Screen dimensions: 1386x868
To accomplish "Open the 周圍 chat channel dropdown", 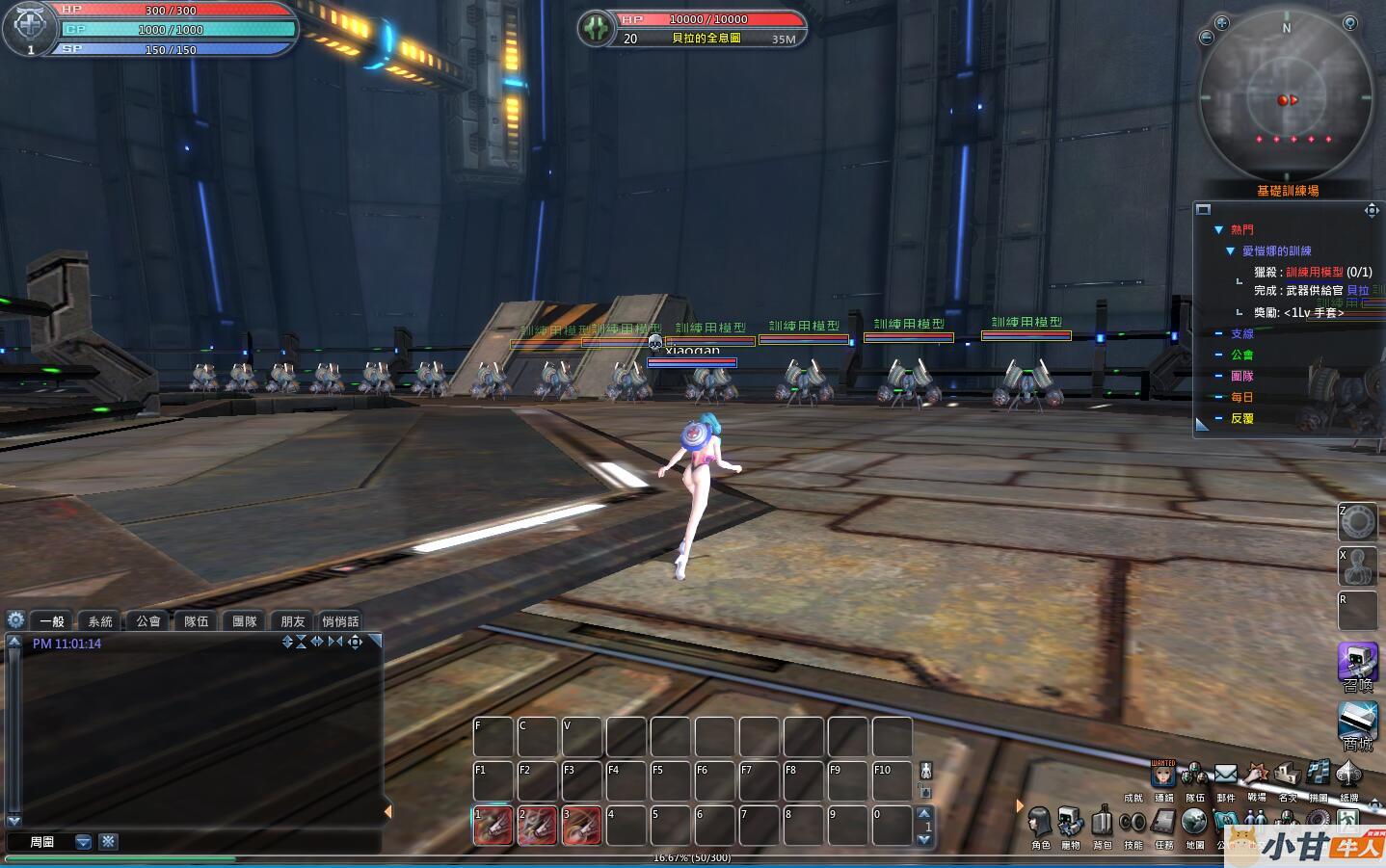I will tap(84, 842).
